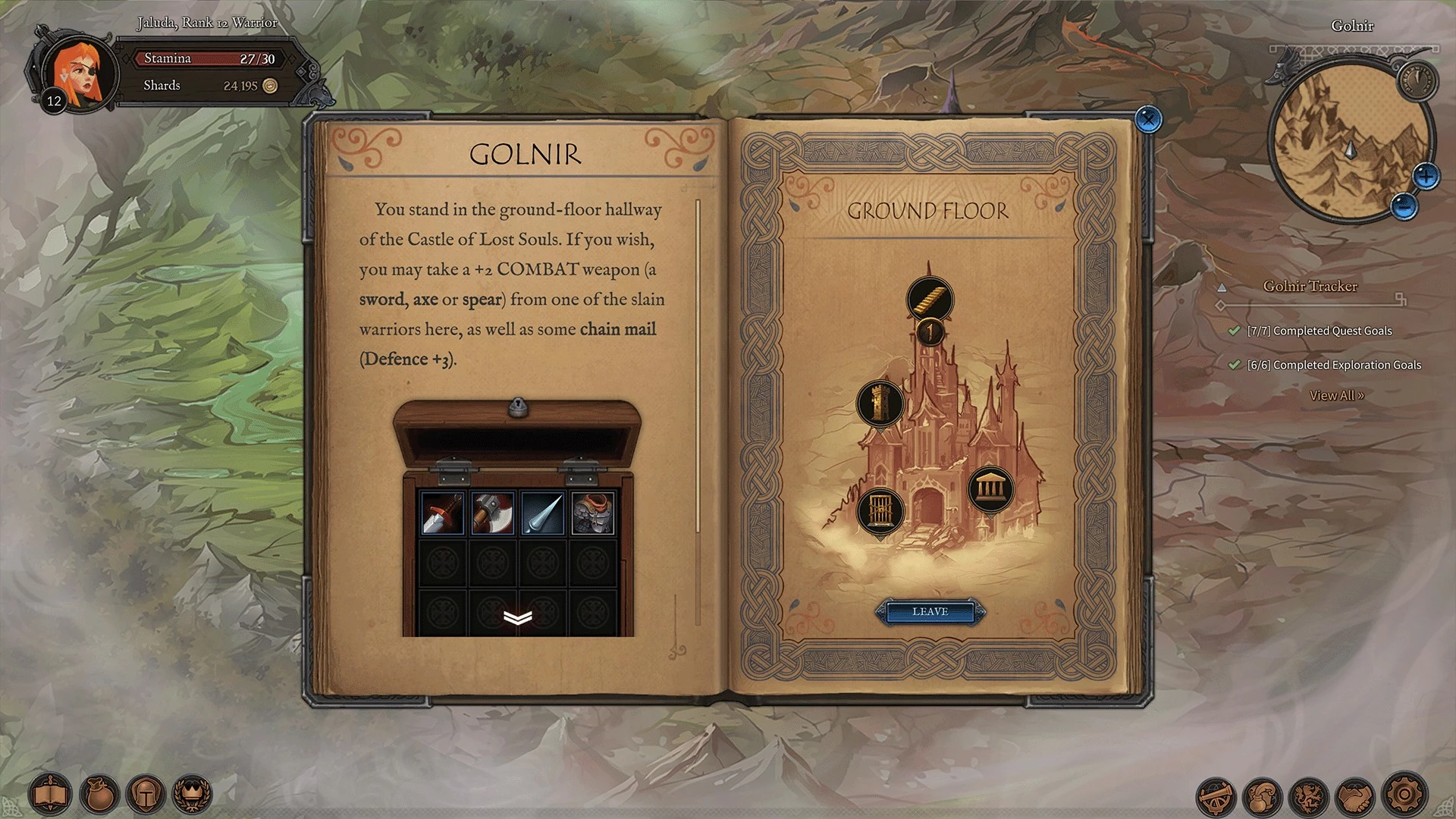Visit the pillared hall location icon

tap(990, 488)
